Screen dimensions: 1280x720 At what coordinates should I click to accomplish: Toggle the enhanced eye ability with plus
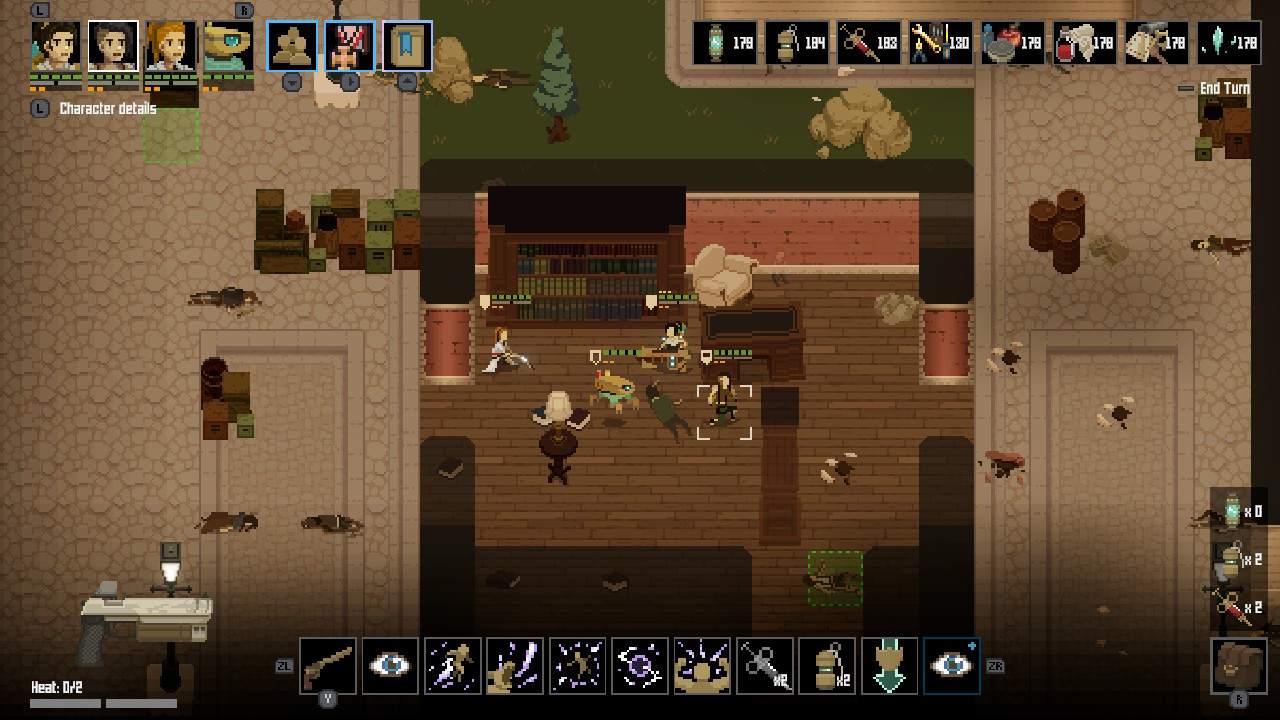[x=951, y=666]
